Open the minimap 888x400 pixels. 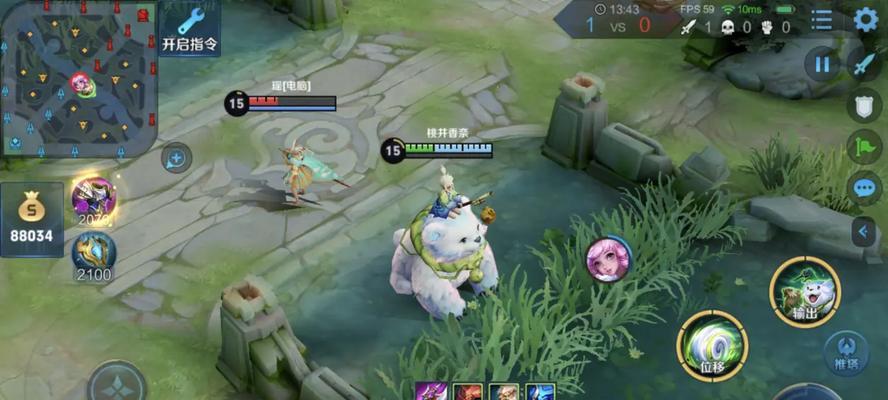pyautogui.click(x=78, y=80)
